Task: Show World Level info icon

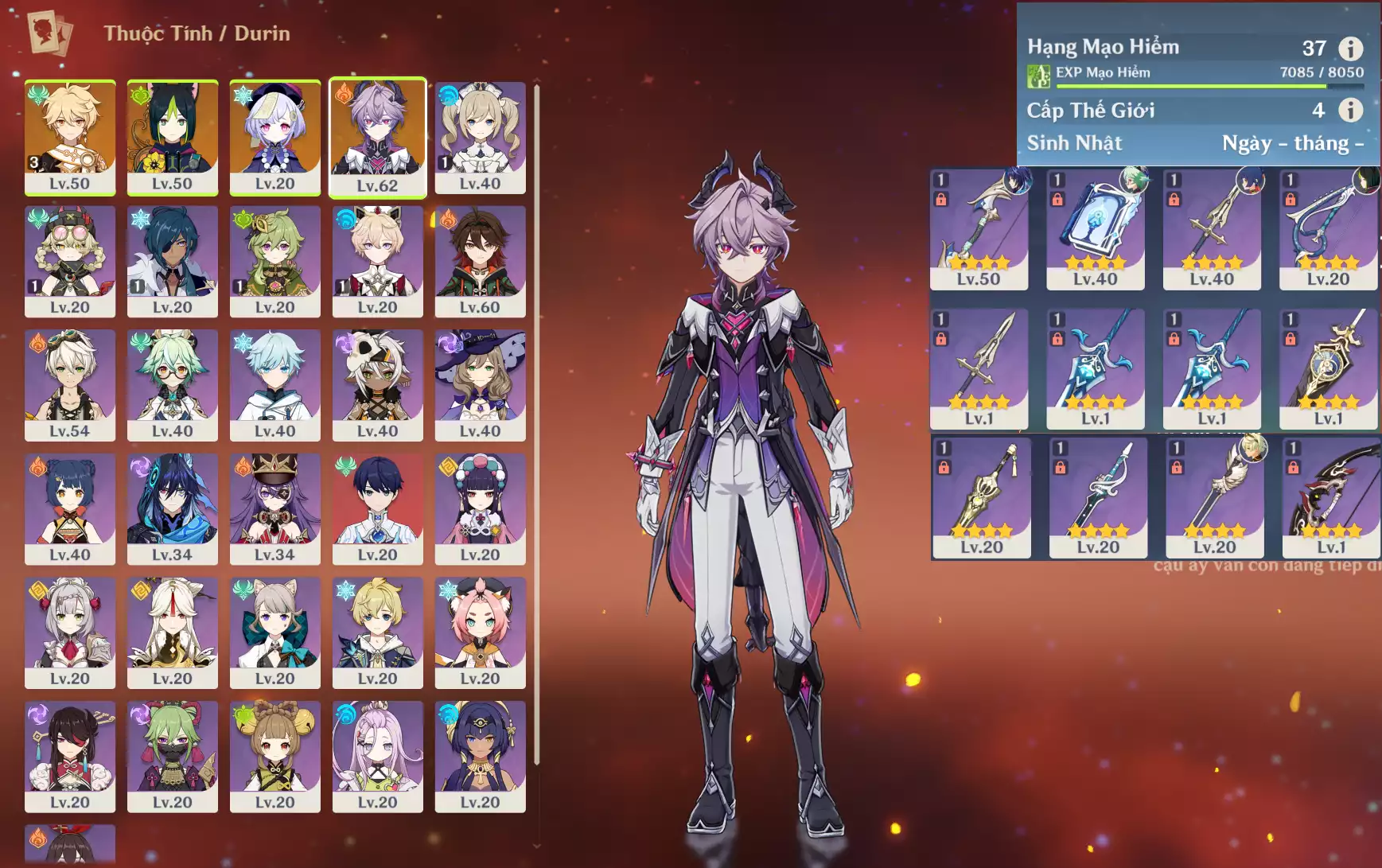Action: pos(1350,110)
